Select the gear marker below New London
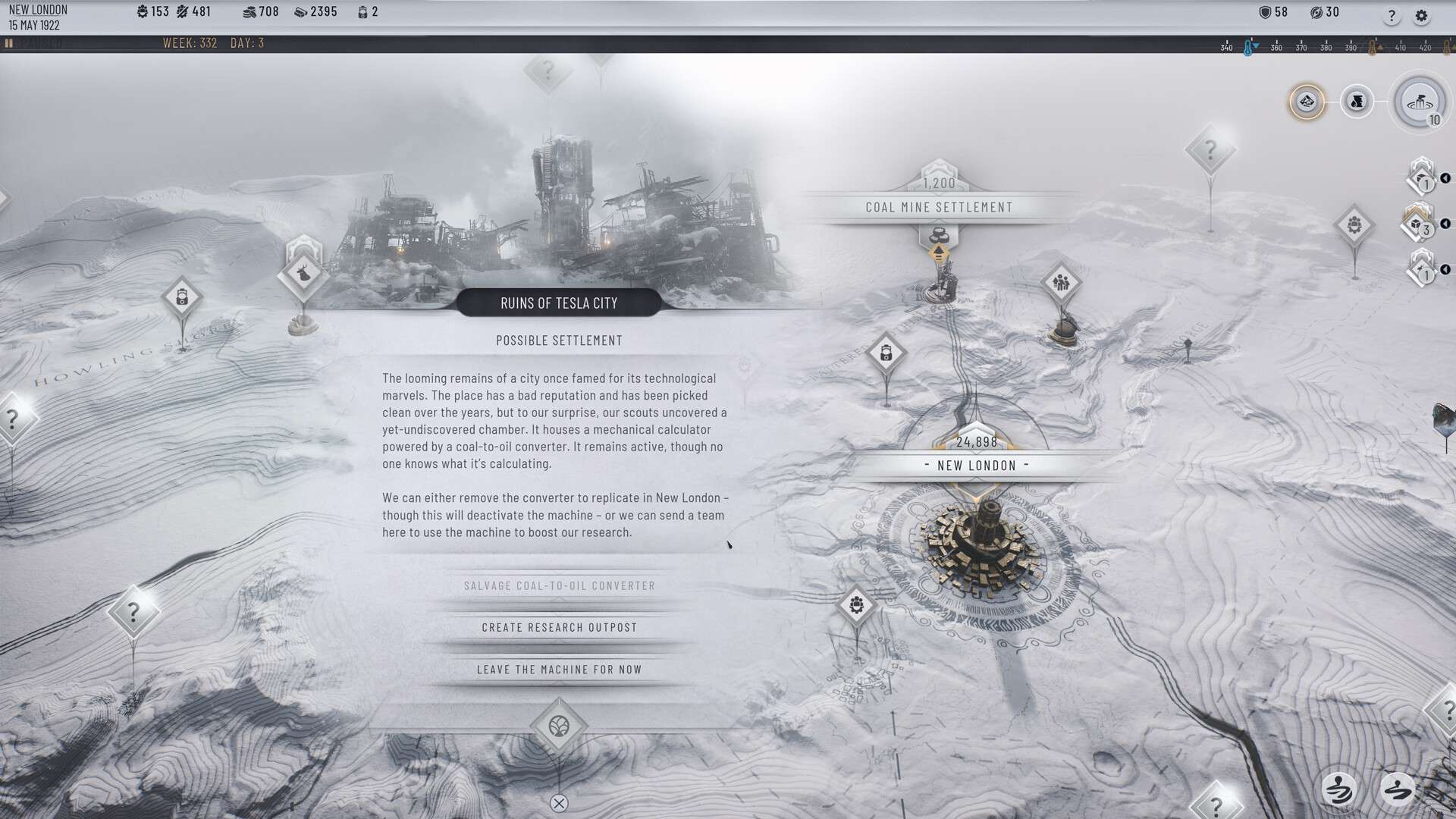1456x819 pixels. [x=857, y=605]
